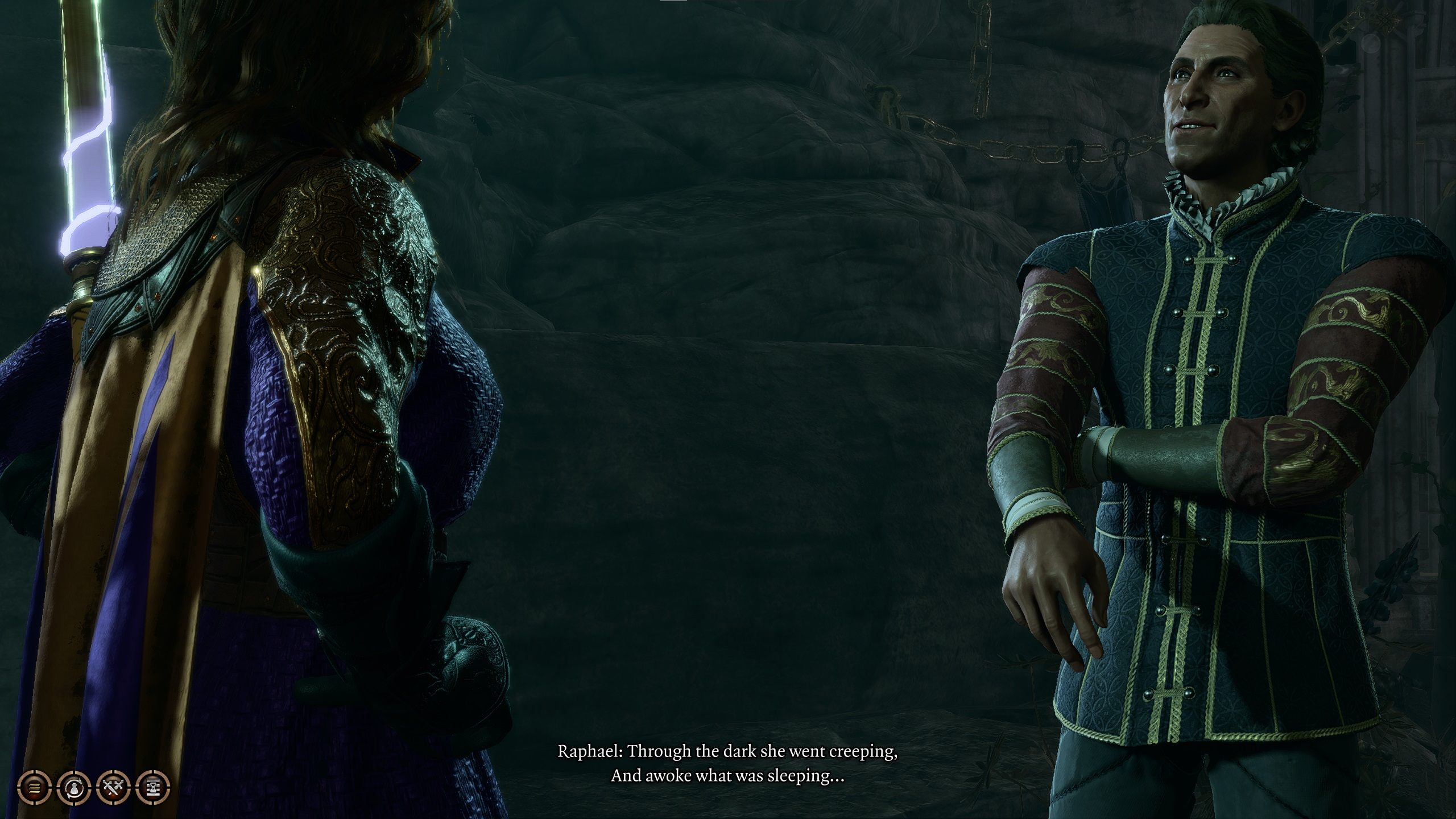Image resolution: width=1456 pixels, height=819 pixels.
Task: Click the dagger in the crossed-swords icon
Action: coord(111,791)
